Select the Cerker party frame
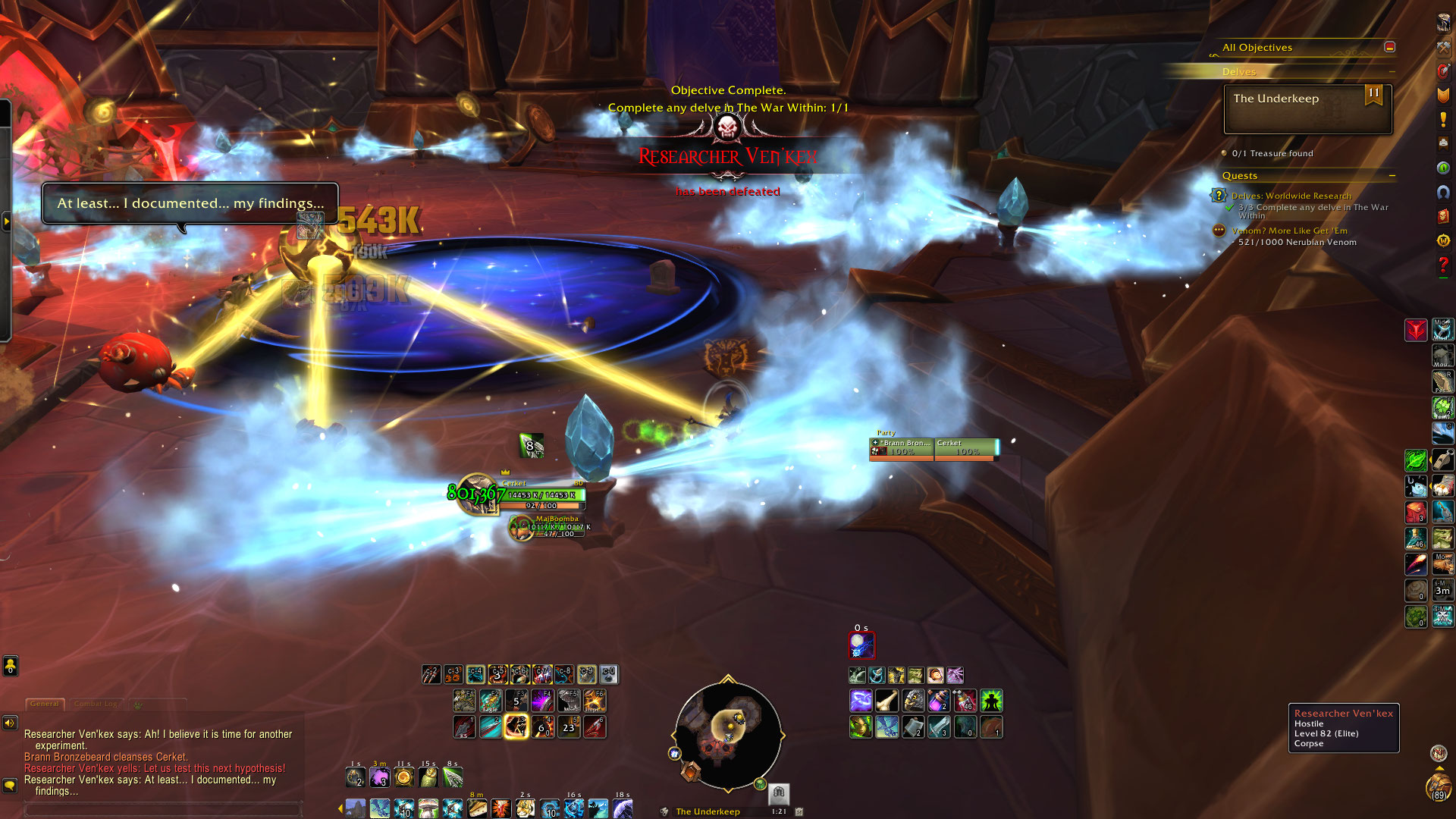Viewport: 1456px width, 819px height. [x=965, y=448]
